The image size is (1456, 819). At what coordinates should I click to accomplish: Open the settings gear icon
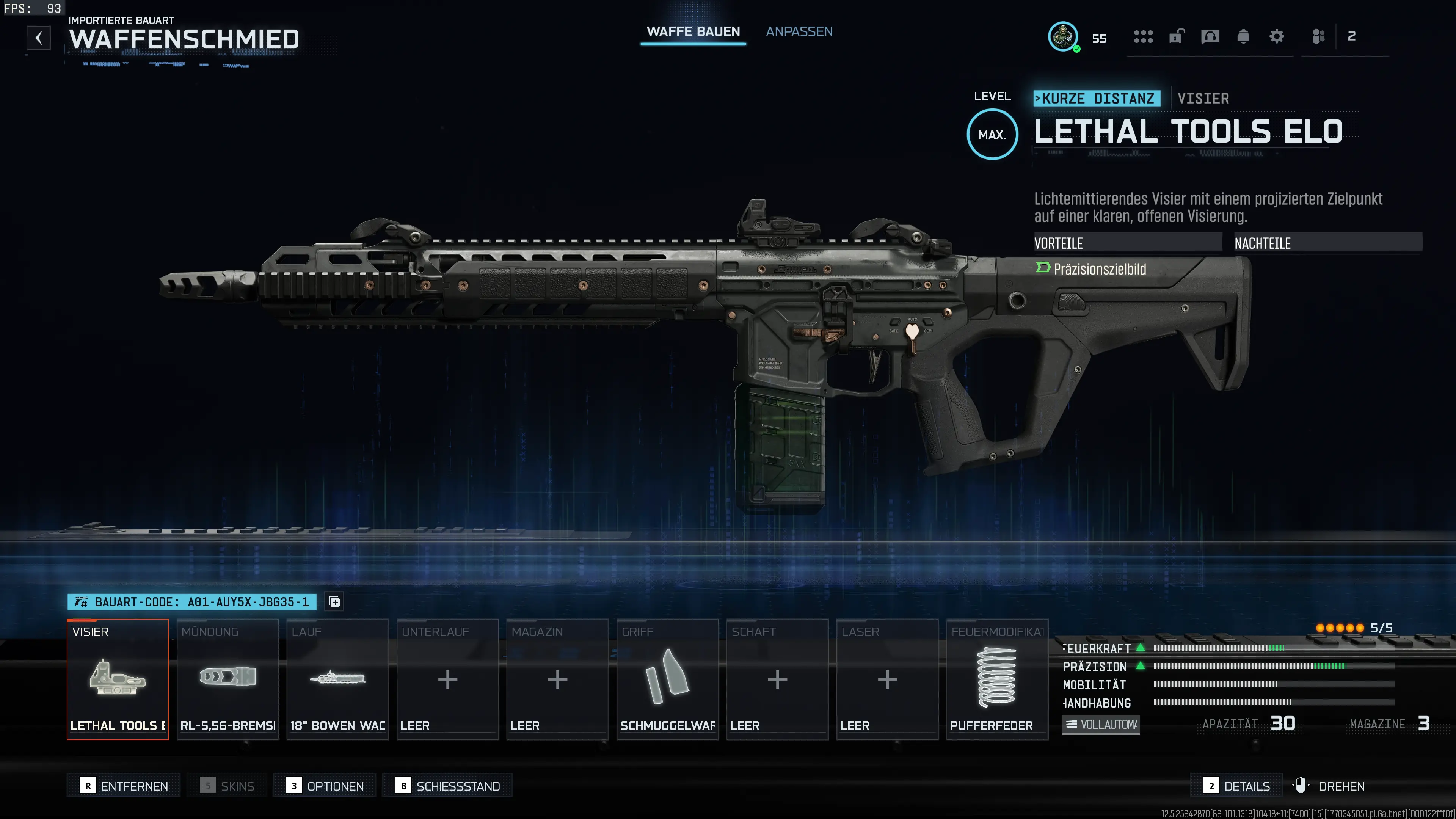click(1276, 36)
